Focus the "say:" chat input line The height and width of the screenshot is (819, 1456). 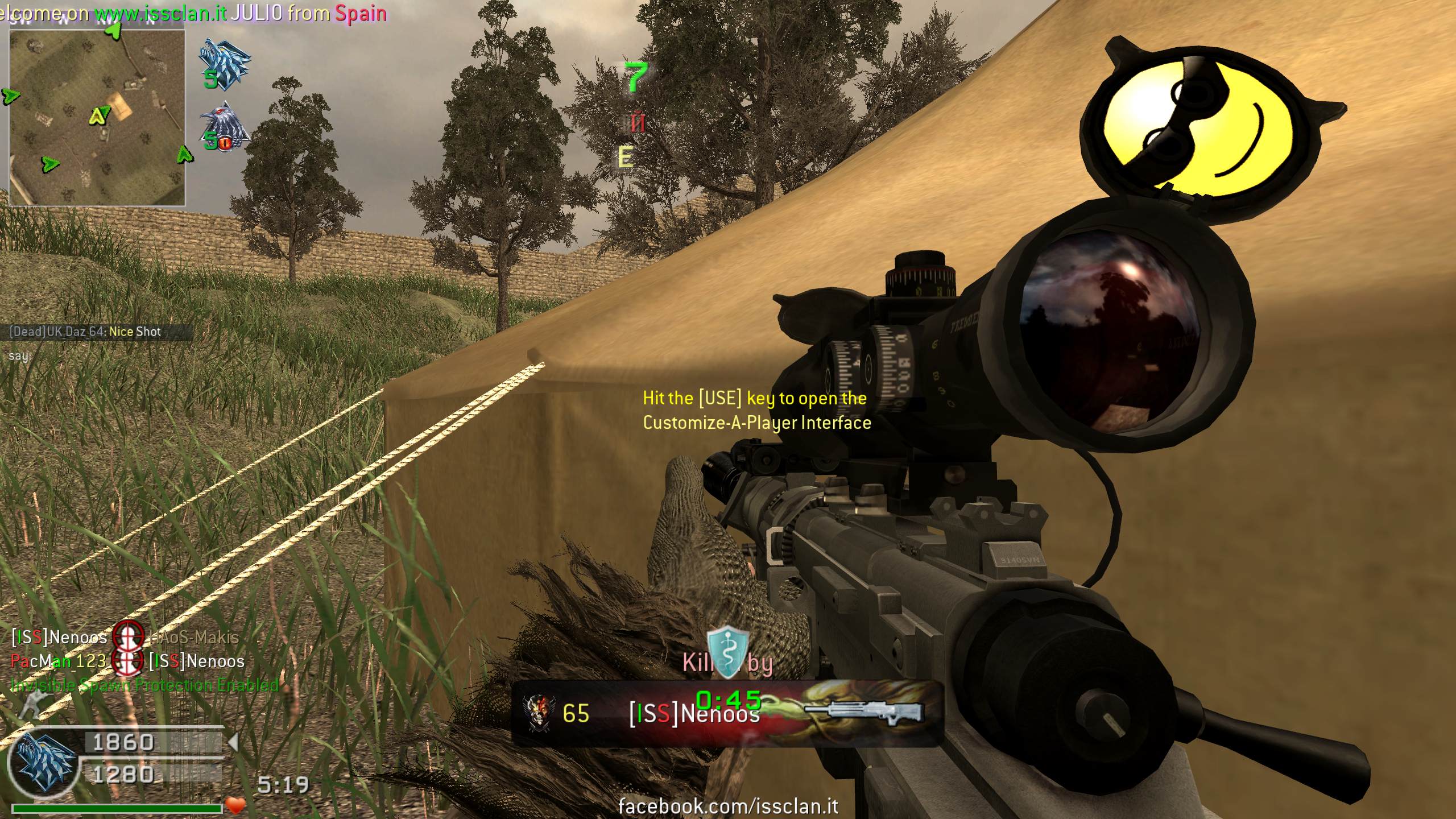click(x=19, y=357)
